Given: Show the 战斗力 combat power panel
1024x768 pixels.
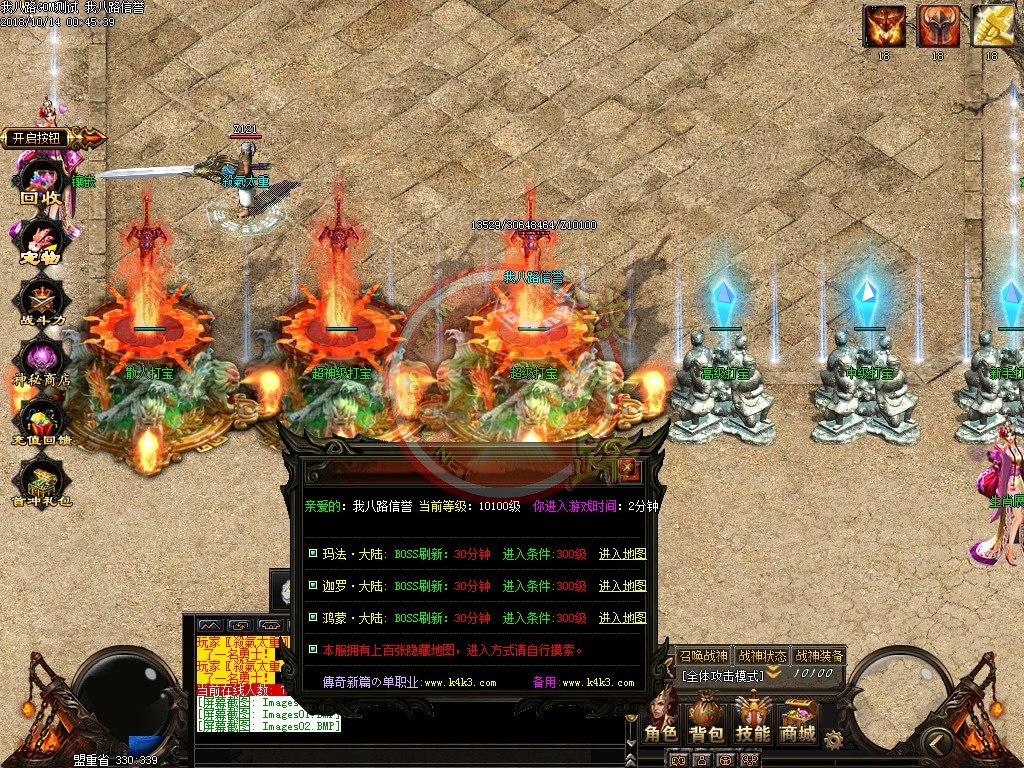Looking at the screenshot, I should (42, 302).
